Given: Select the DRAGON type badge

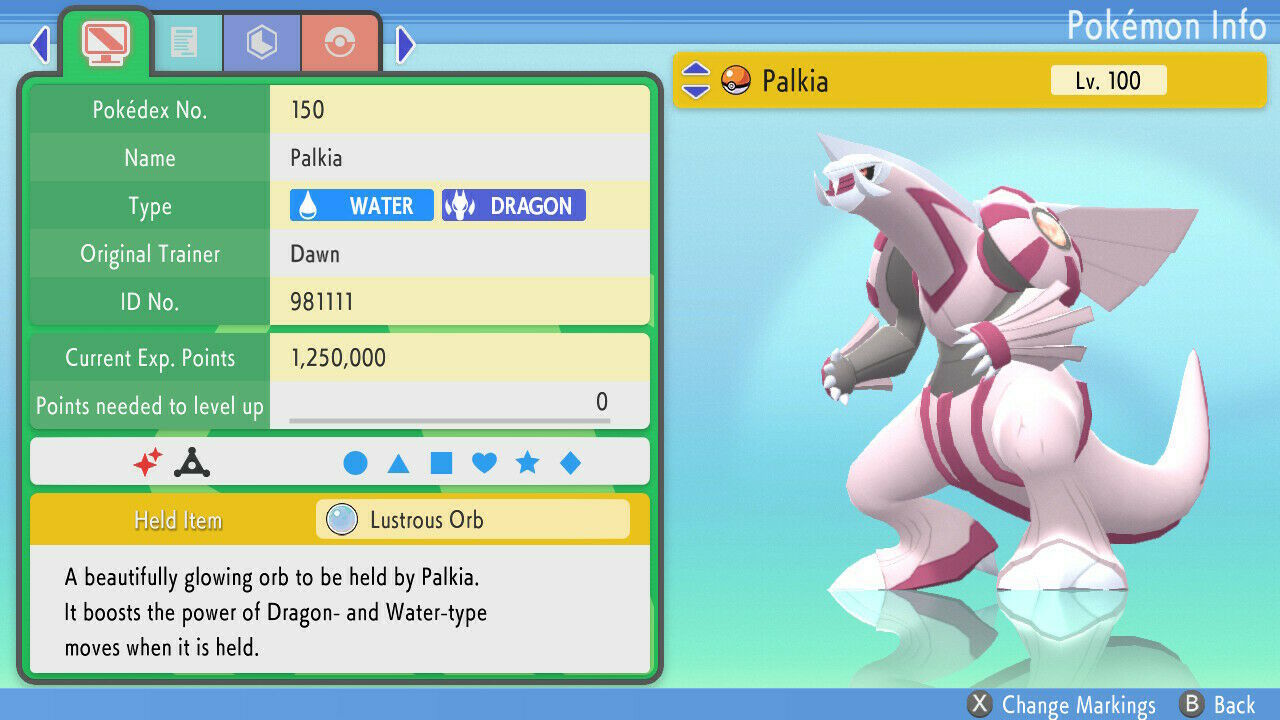Looking at the screenshot, I should 513,205.
